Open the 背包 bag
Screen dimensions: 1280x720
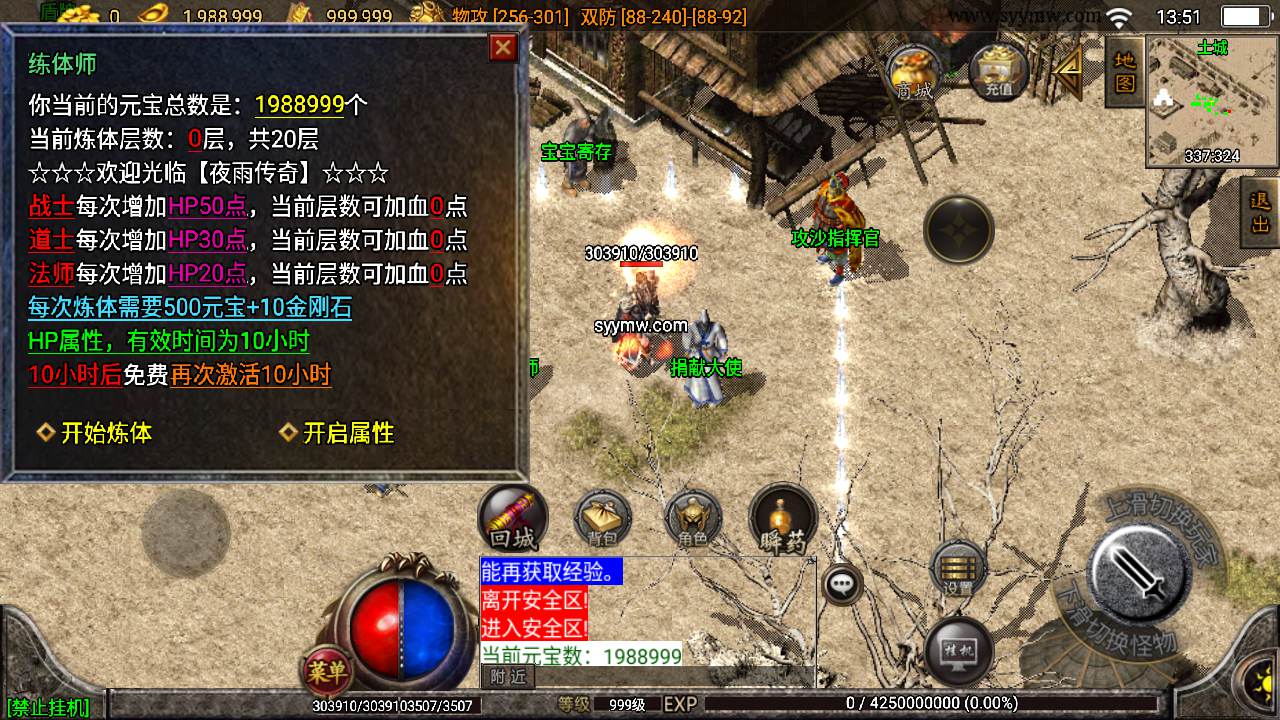pos(602,520)
